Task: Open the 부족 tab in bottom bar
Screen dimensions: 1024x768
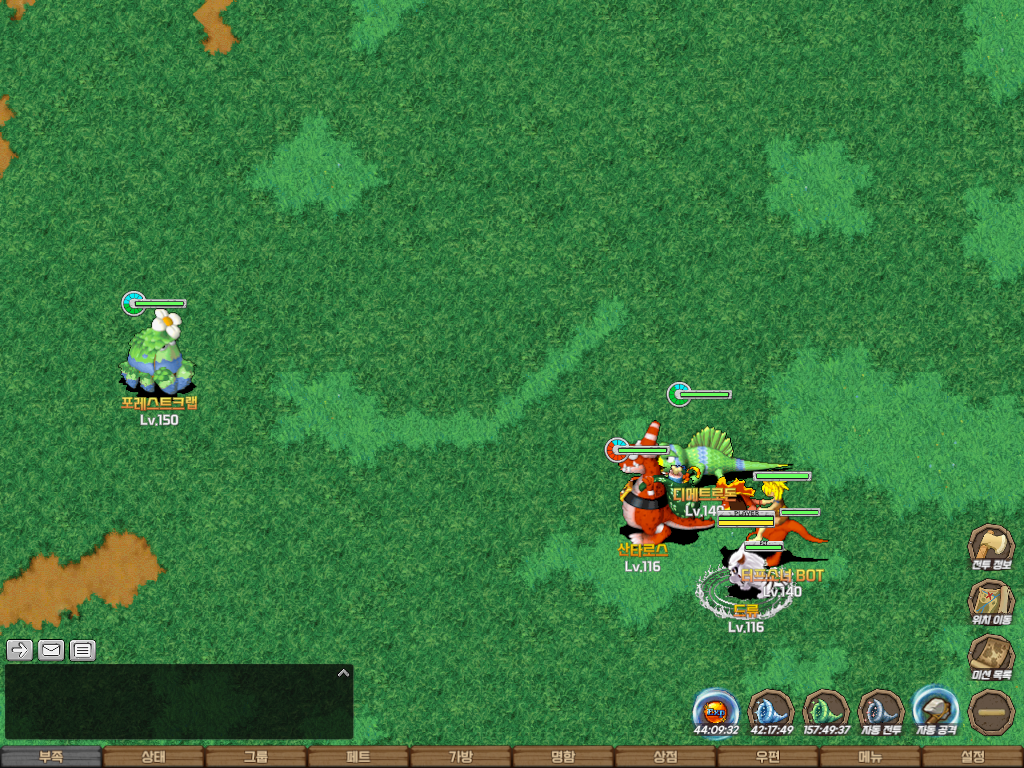Action: [x=51, y=757]
